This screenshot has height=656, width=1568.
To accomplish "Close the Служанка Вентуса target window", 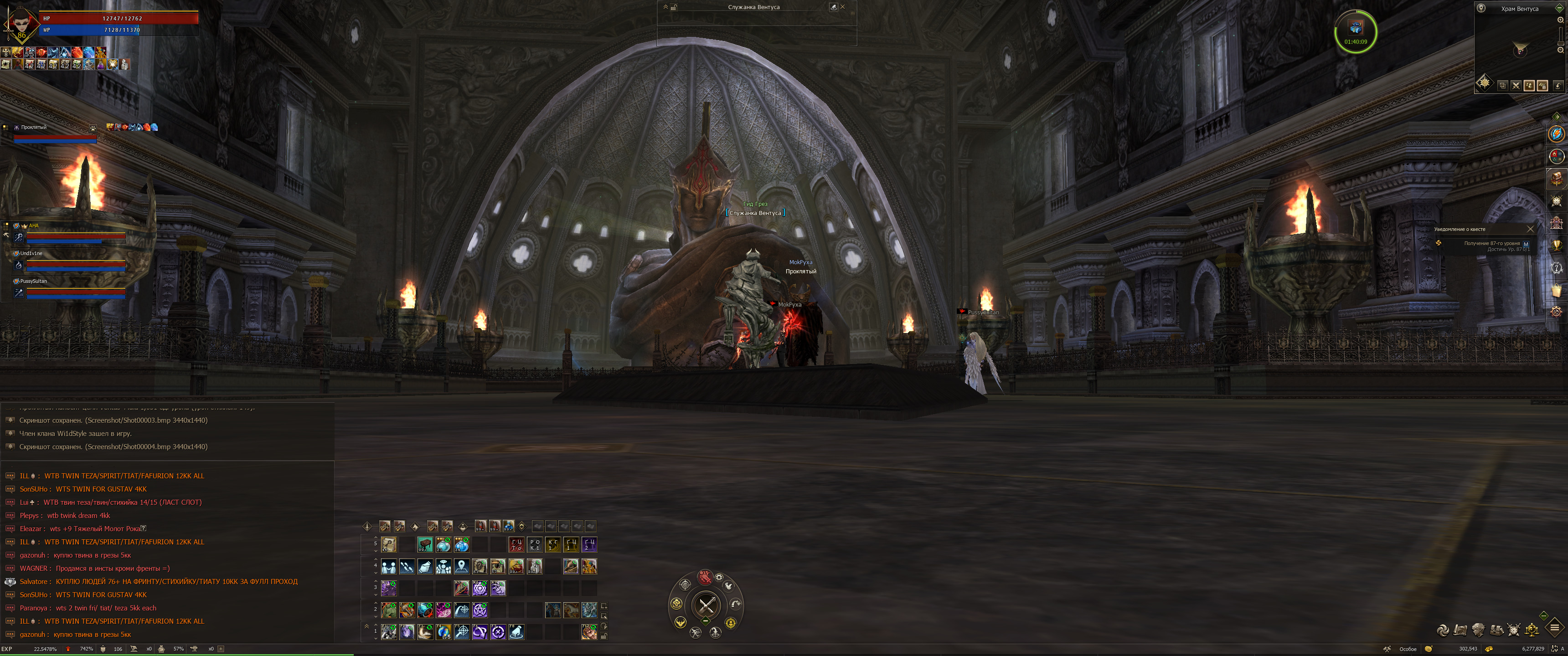I will click(x=842, y=7).
